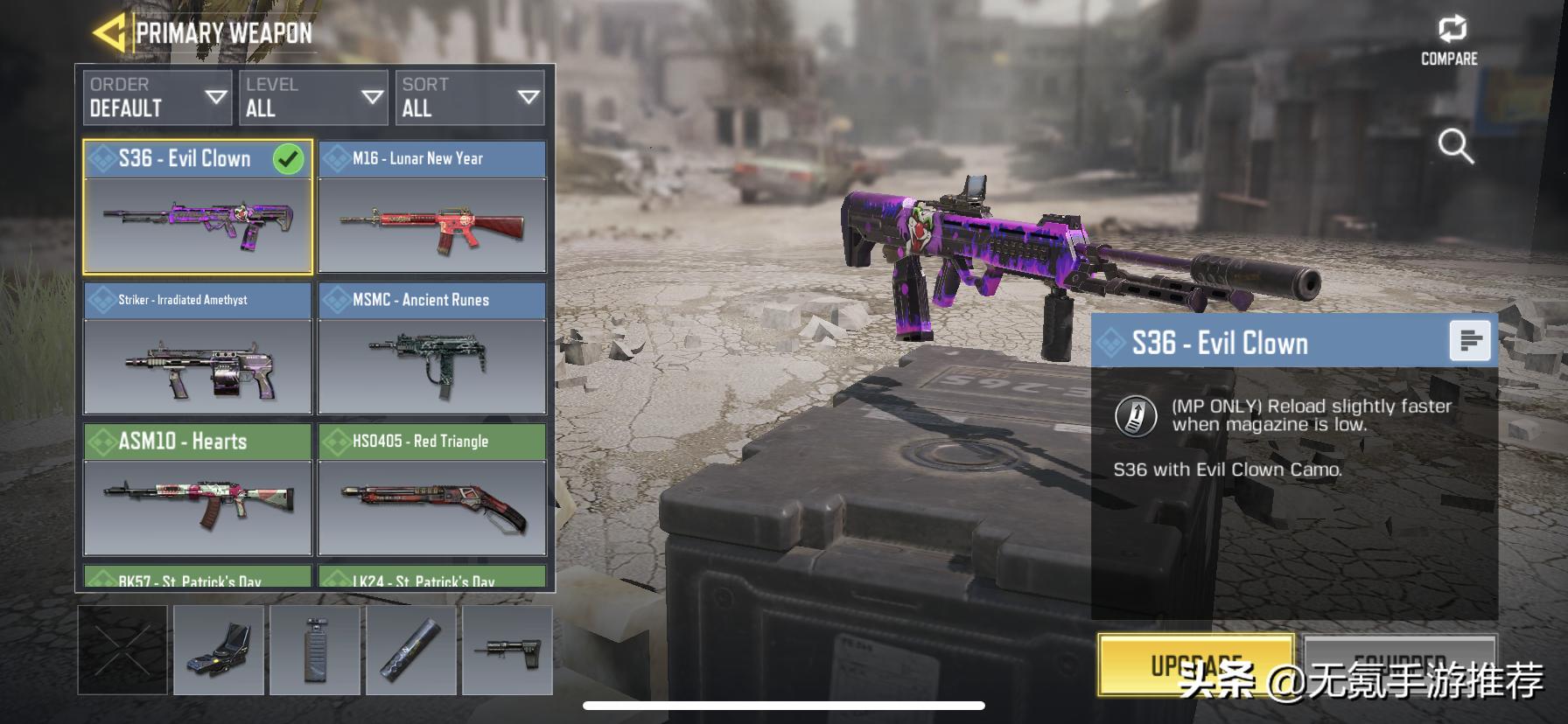Choose the HS0405 - Red Triangle shotgun

coord(432,490)
